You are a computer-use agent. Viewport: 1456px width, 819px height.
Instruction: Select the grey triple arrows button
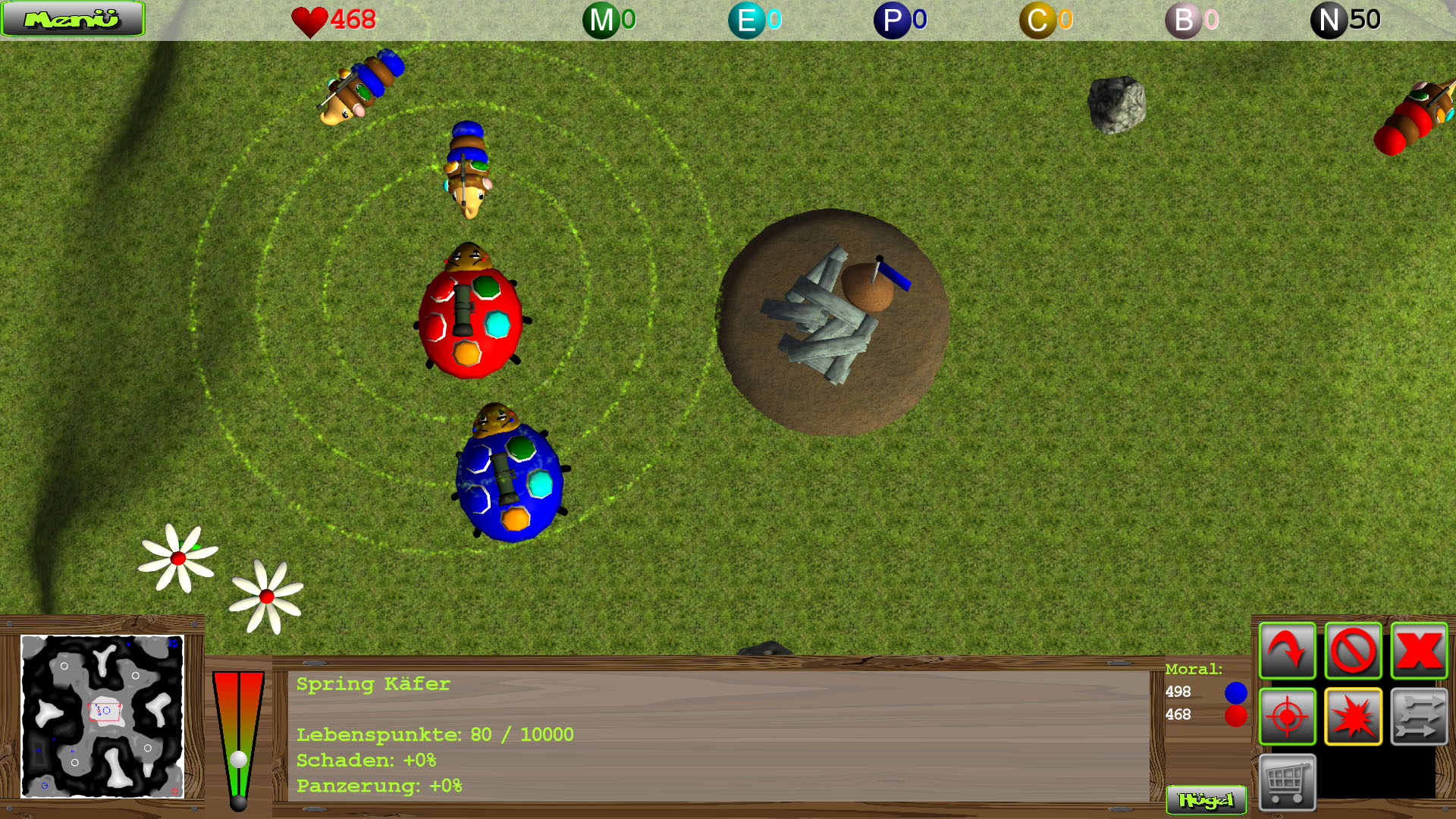click(x=1419, y=717)
